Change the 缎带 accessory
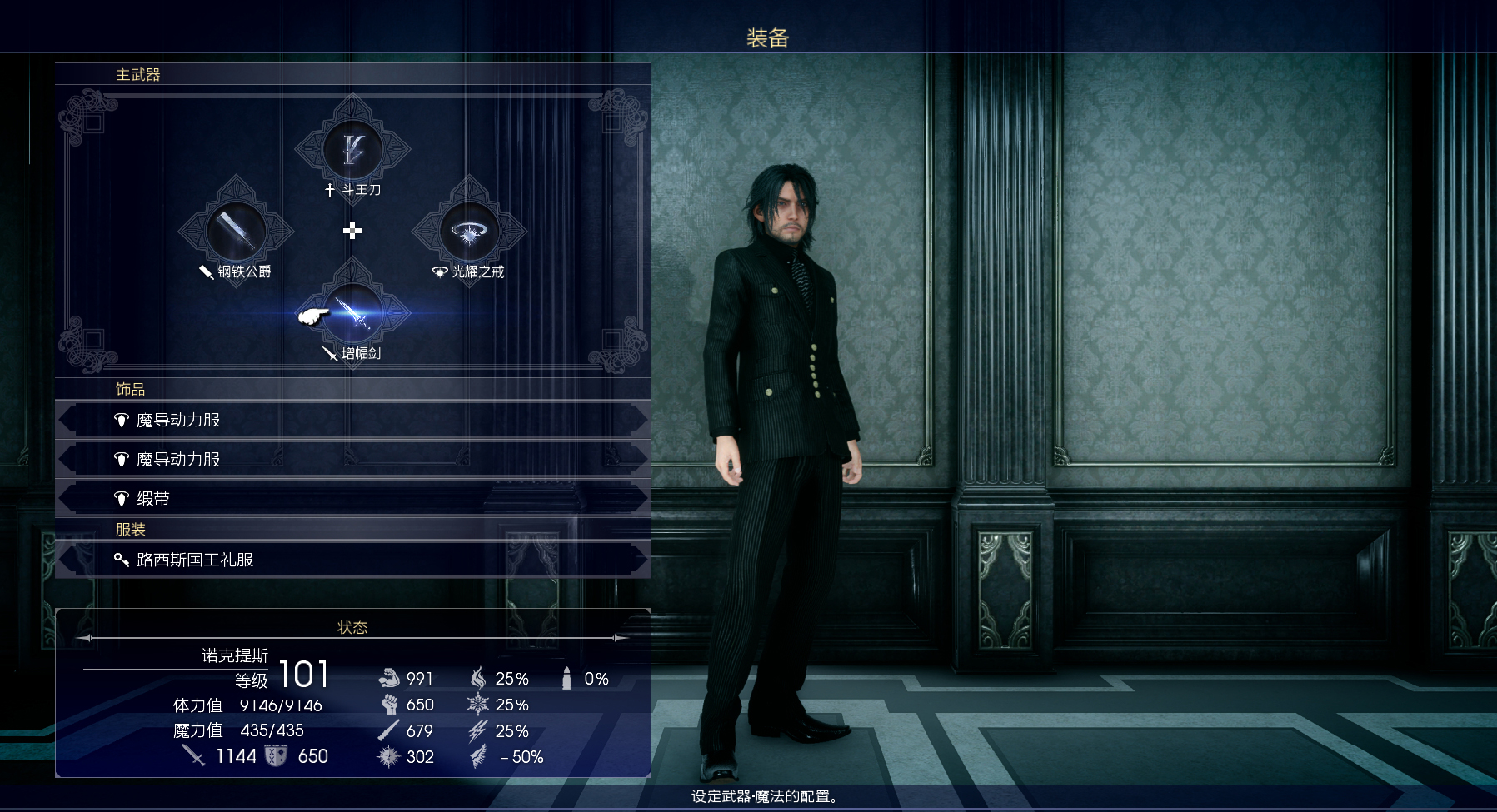The height and width of the screenshot is (812, 1497). click(352, 499)
